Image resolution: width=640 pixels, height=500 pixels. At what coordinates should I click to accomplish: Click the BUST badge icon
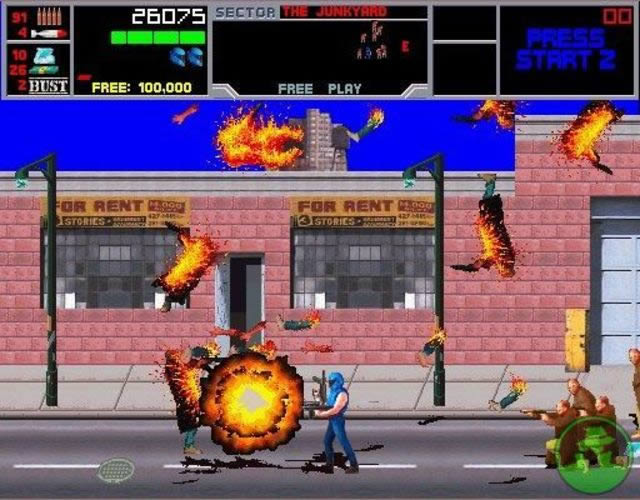pos(49,86)
